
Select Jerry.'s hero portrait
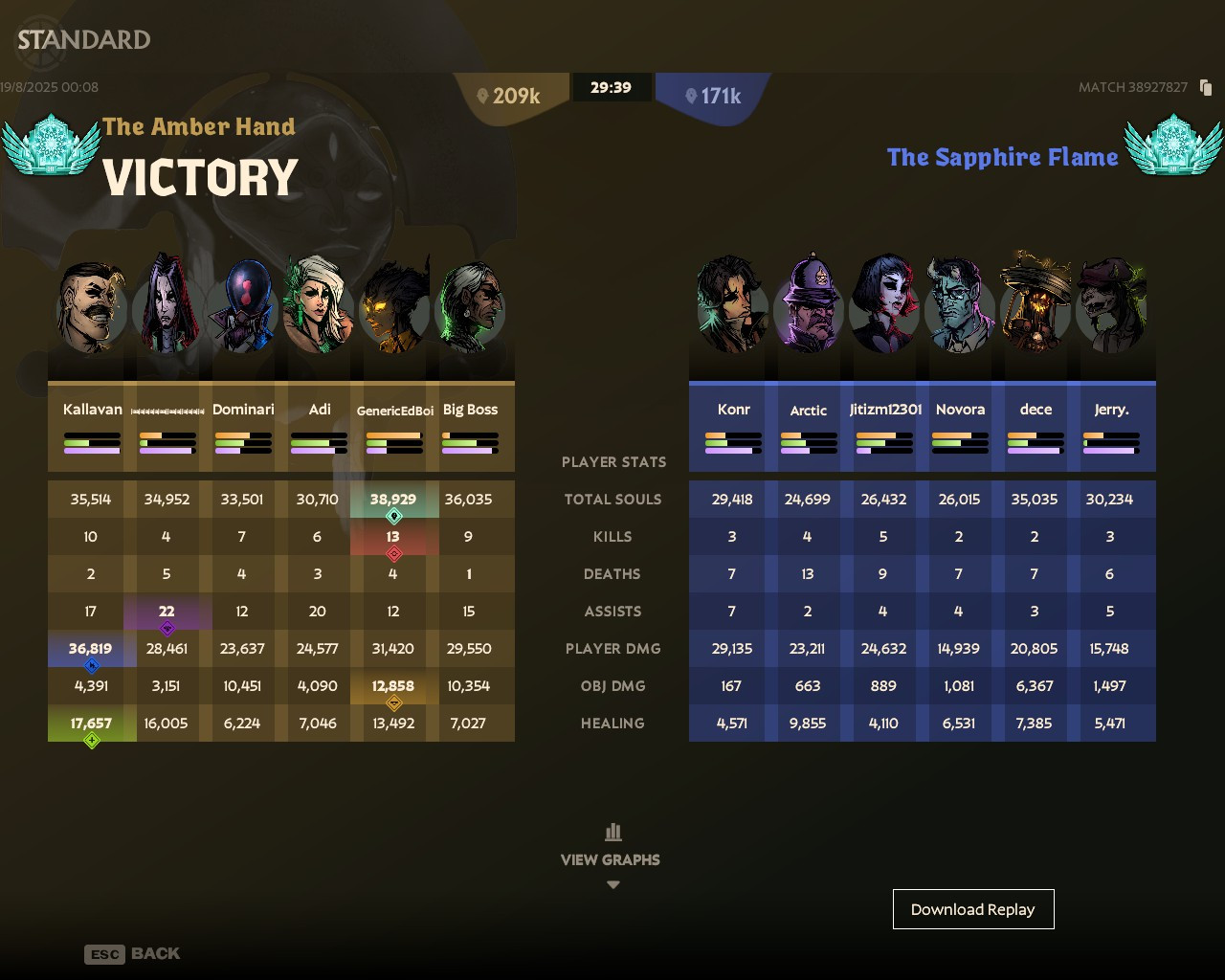[x=1112, y=304]
